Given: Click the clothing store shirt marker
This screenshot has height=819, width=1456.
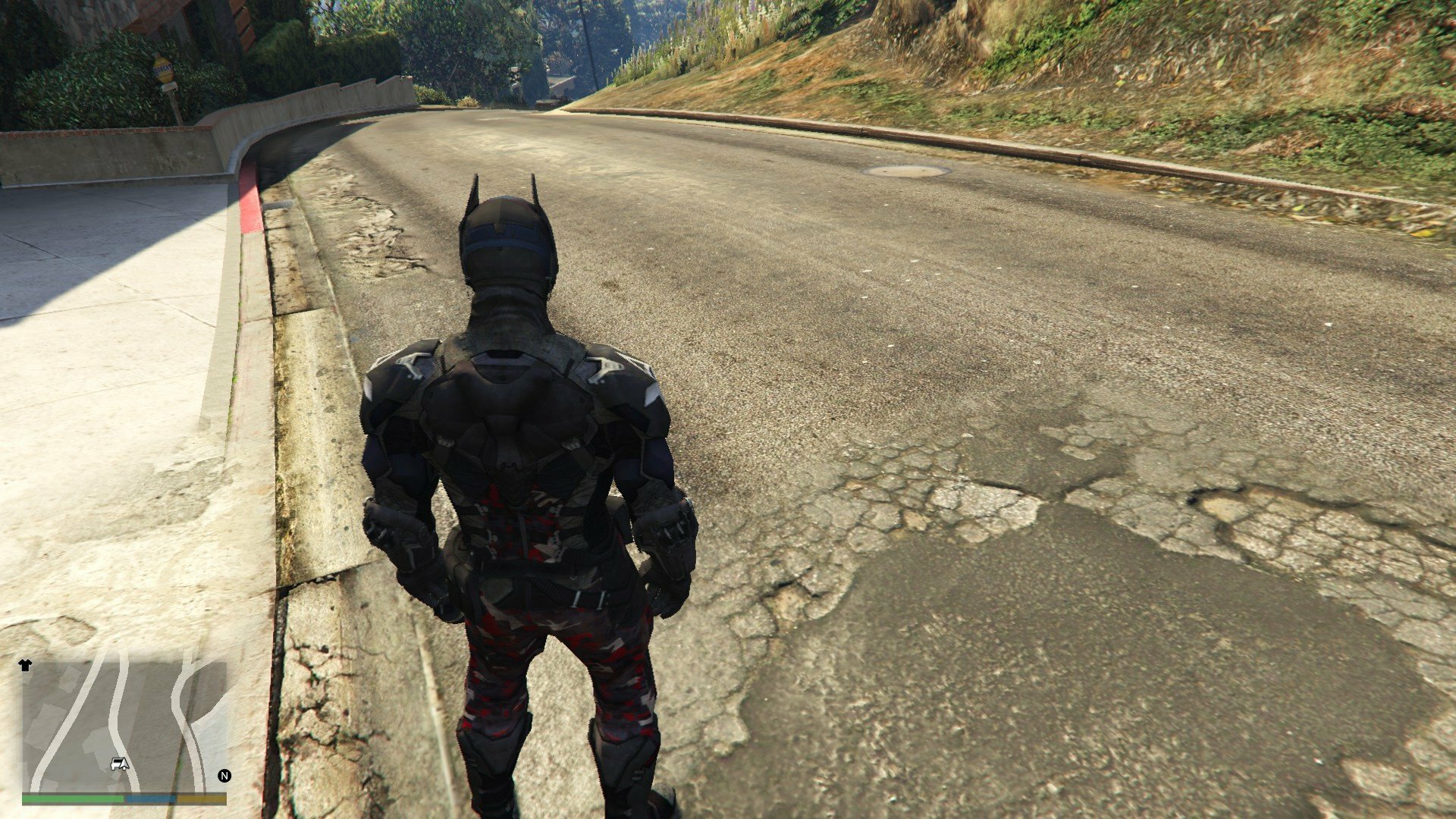Looking at the screenshot, I should pos(26,665).
